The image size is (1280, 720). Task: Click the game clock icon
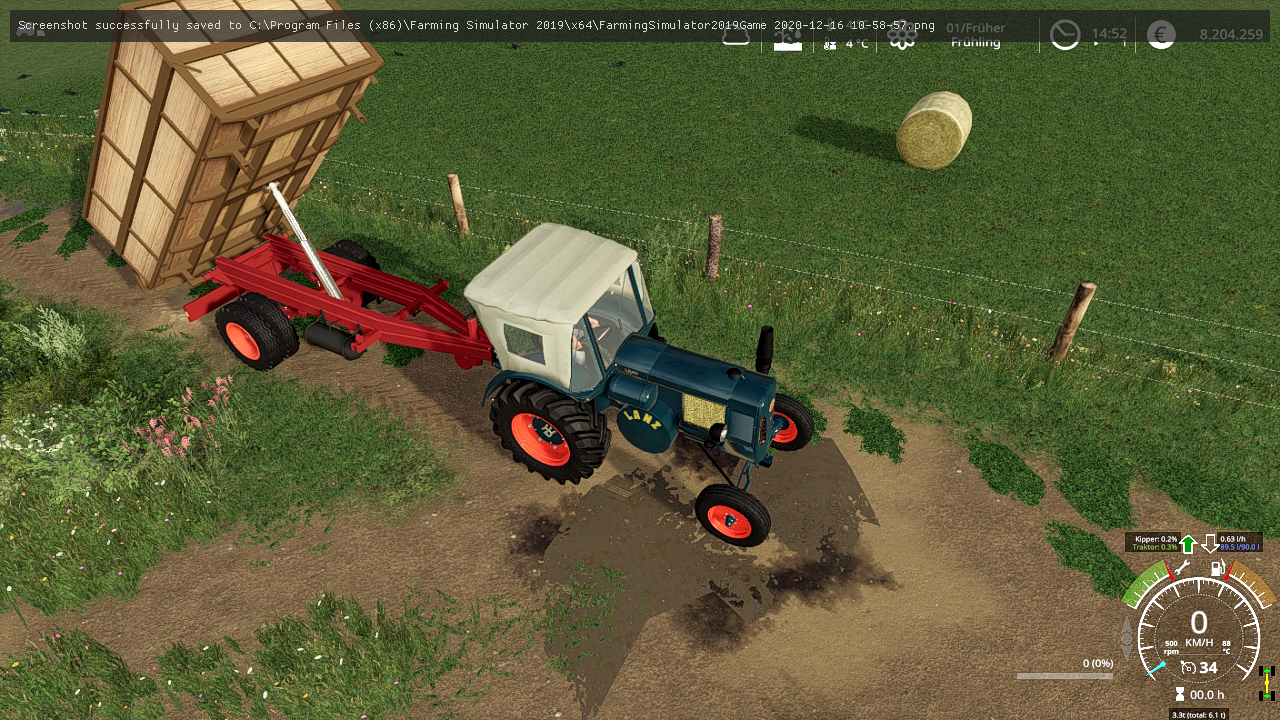pyautogui.click(x=1065, y=35)
